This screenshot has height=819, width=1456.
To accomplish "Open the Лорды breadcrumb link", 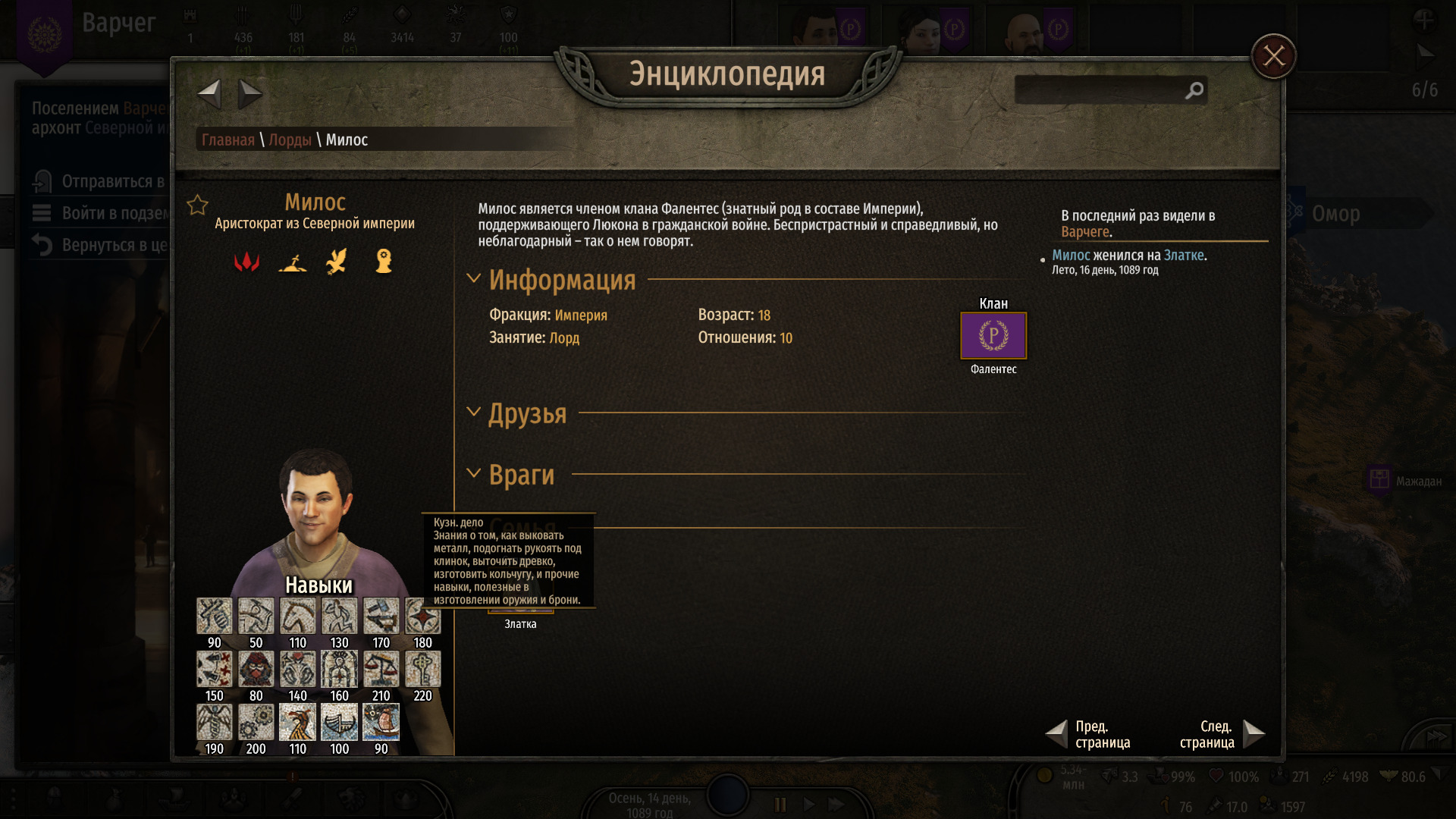I will coord(290,140).
